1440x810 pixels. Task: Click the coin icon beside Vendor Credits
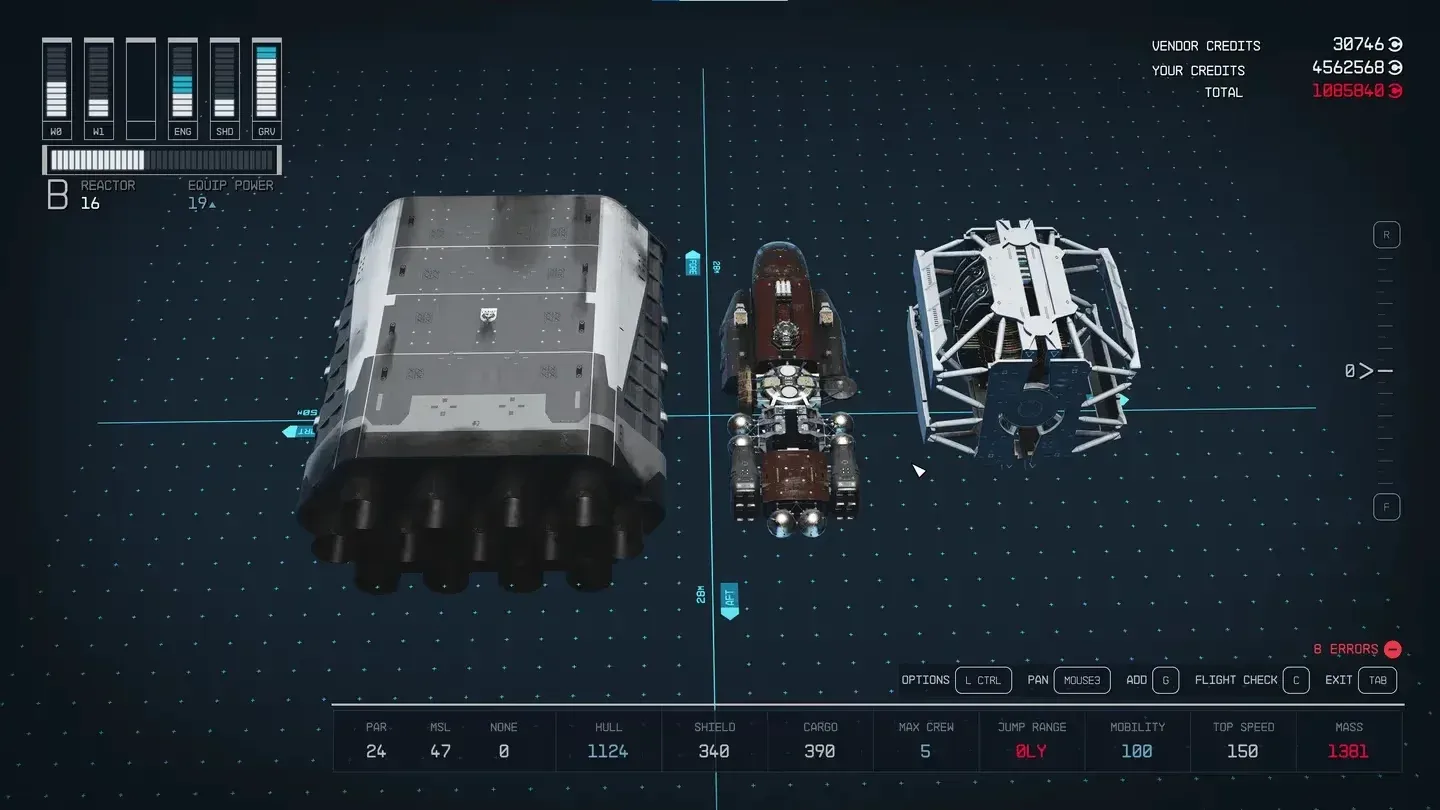click(x=1394, y=45)
